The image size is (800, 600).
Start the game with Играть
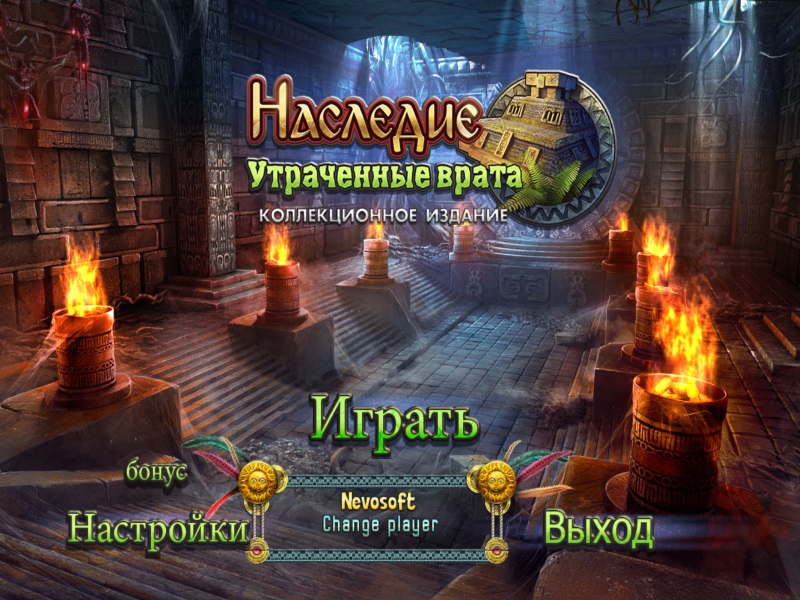click(x=394, y=420)
